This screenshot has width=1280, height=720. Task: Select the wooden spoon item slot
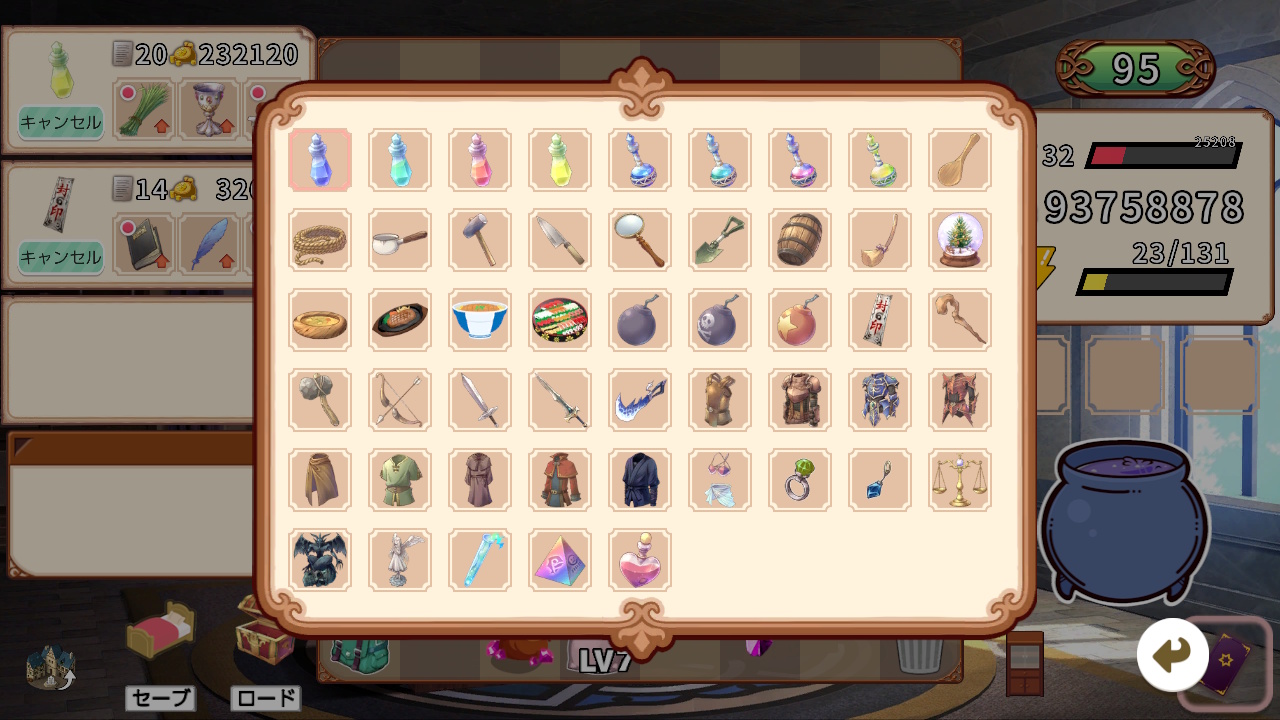pyautogui.click(x=960, y=160)
